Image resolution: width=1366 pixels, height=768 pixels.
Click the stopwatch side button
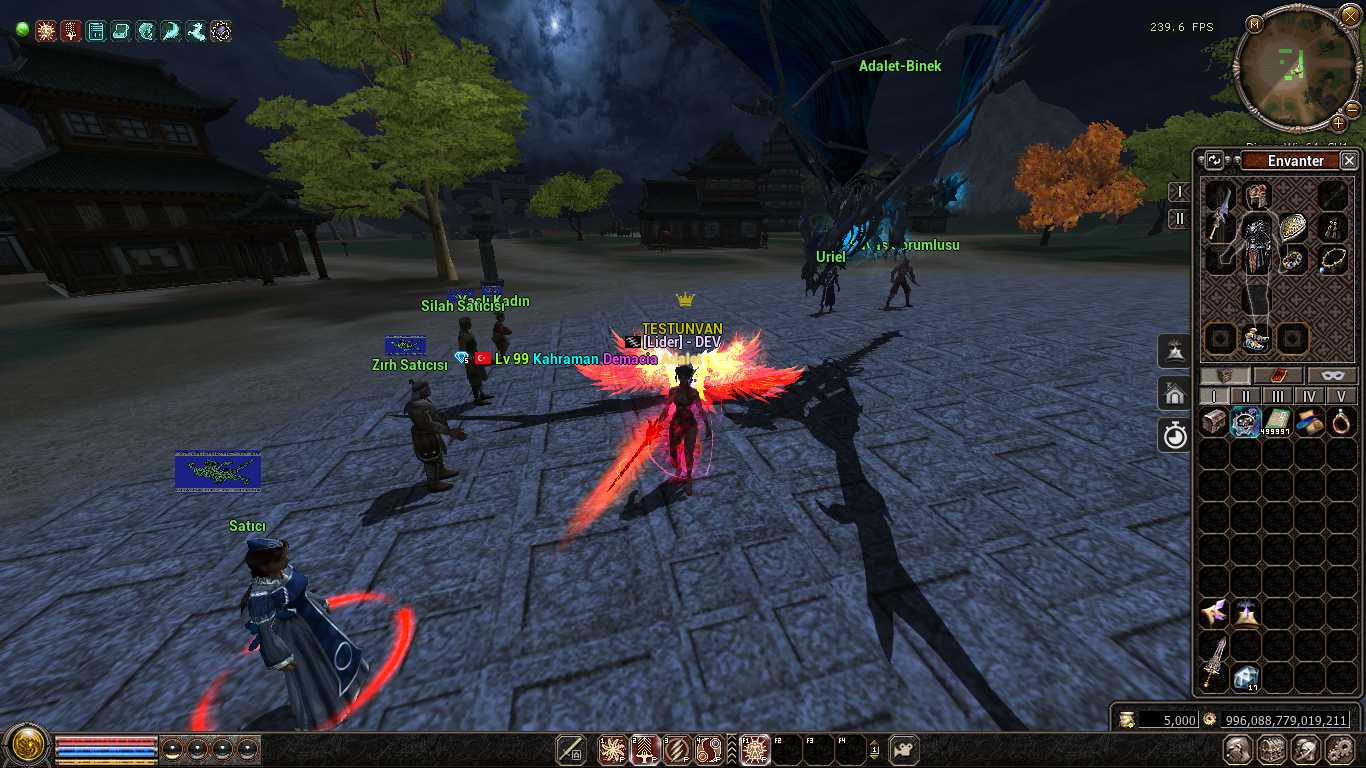(1174, 435)
